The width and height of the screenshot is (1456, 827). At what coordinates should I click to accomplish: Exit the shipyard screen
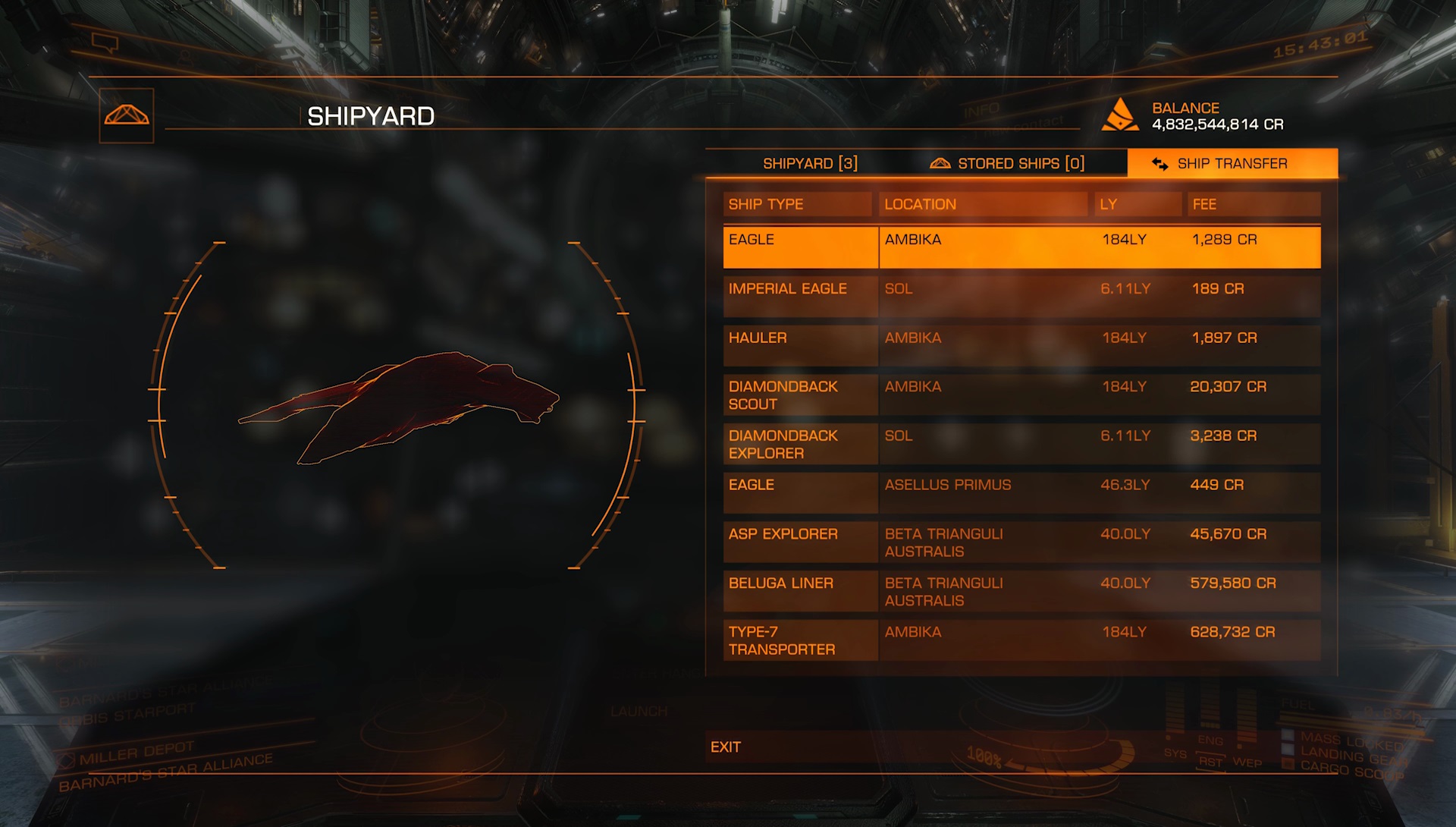[726, 747]
